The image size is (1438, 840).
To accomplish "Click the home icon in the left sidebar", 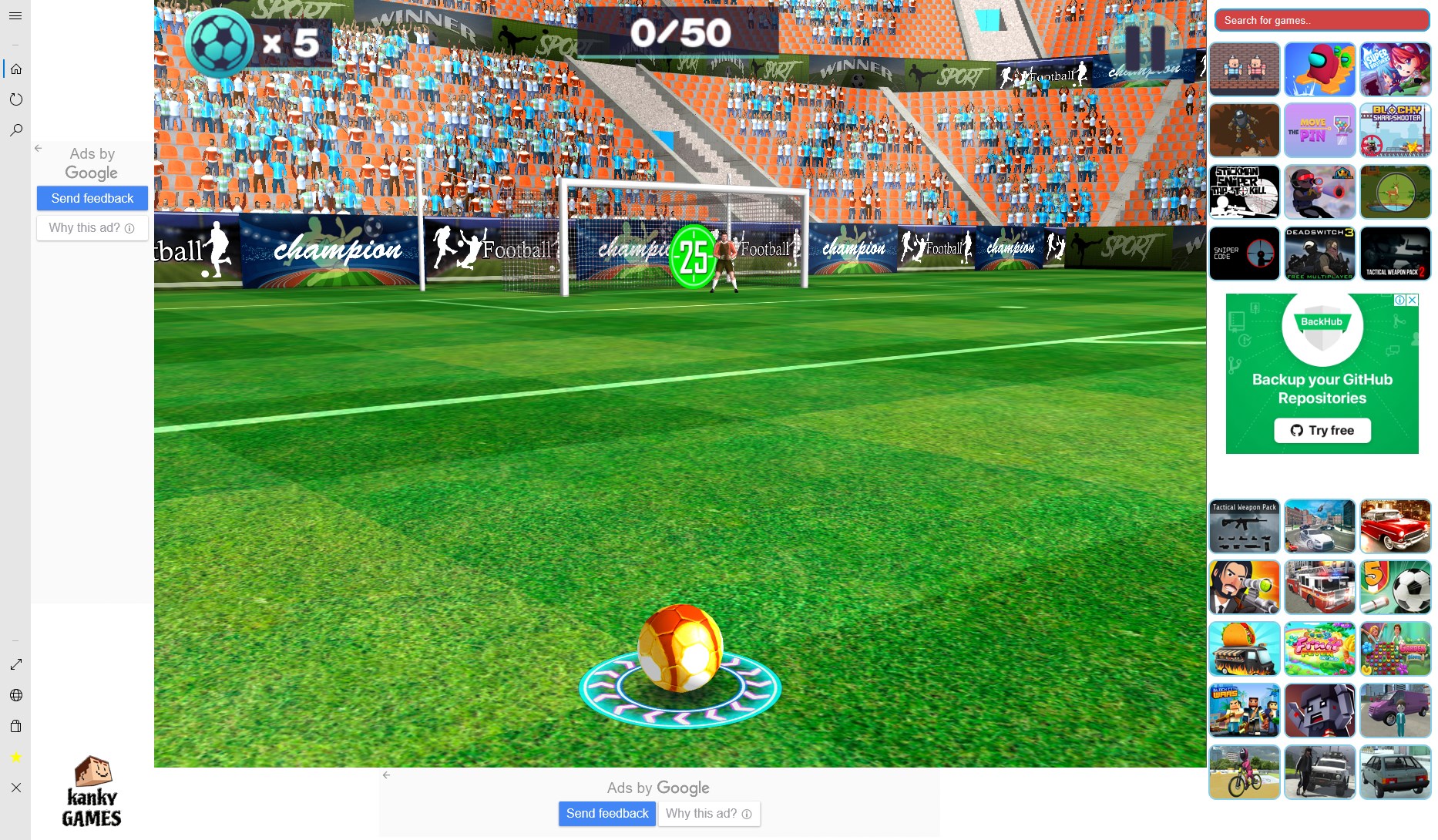I will pos(17,69).
